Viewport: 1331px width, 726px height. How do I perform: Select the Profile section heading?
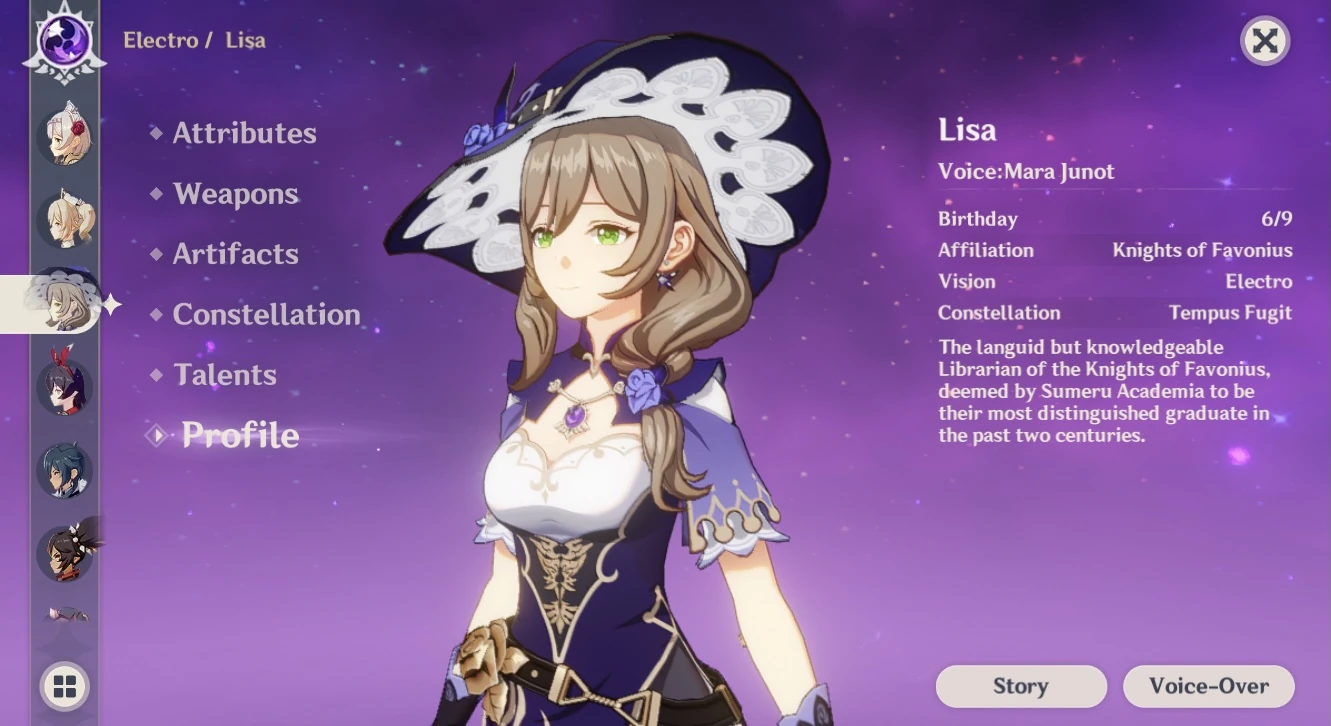click(240, 435)
